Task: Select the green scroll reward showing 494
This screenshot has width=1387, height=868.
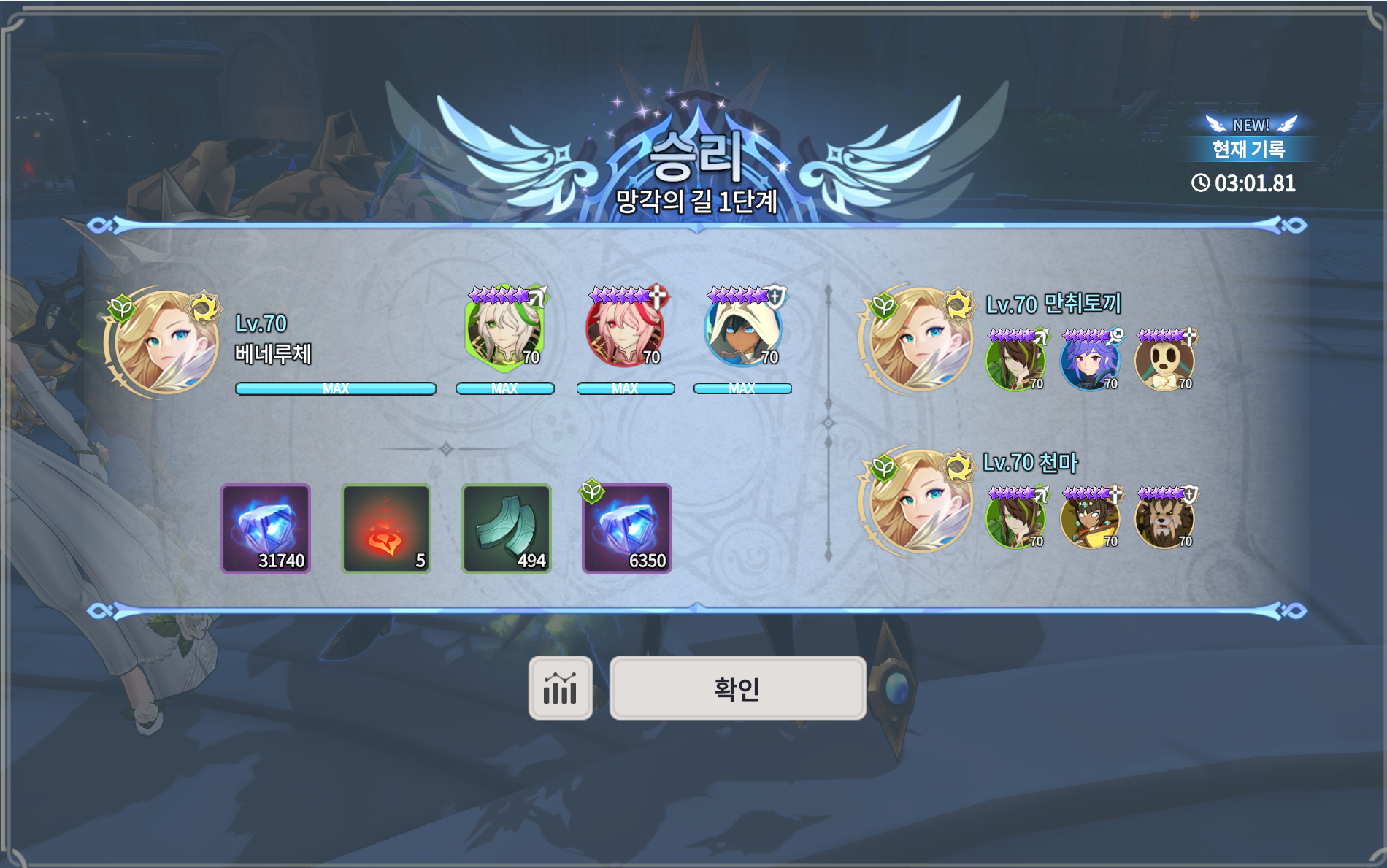Action: 507,529
